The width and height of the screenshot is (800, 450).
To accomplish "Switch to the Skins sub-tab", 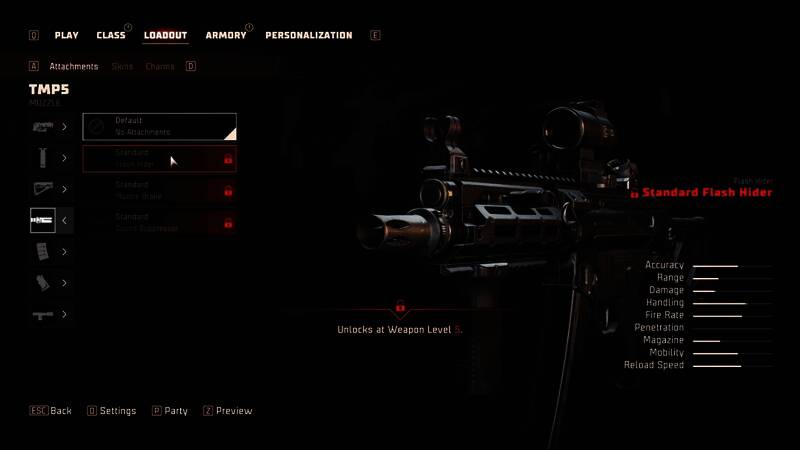I will point(122,67).
